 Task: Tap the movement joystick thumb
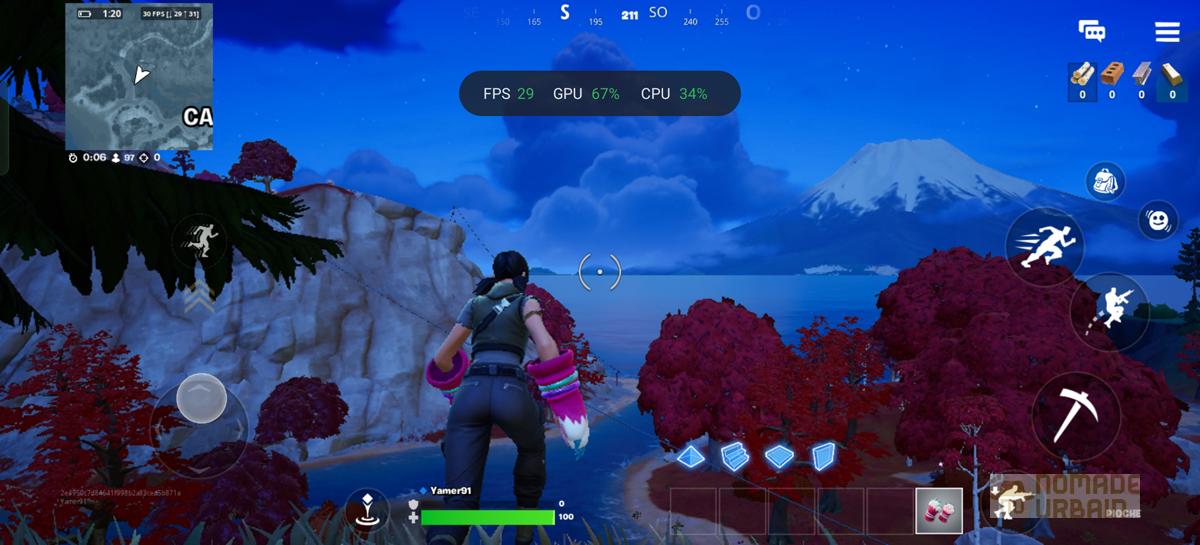[201, 399]
